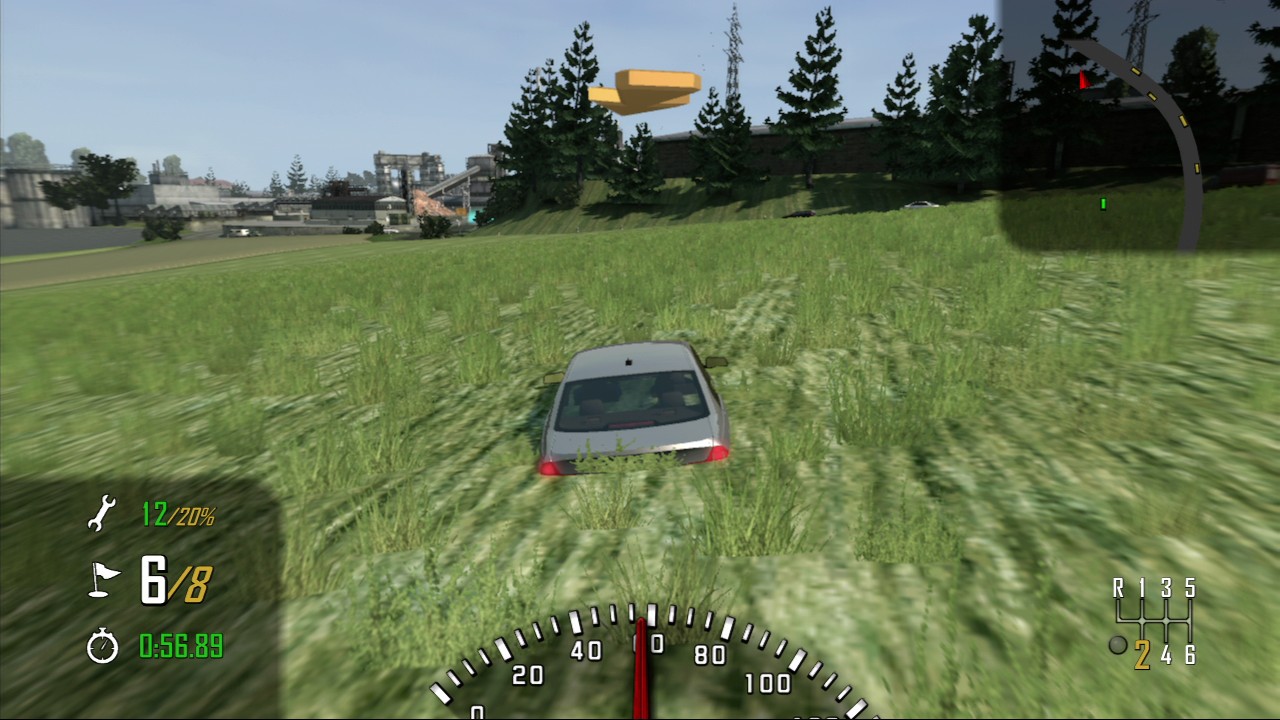This screenshot has width=1280, height=720.
Task: Click the race position flag icon
Action: [x=102, y=580]
